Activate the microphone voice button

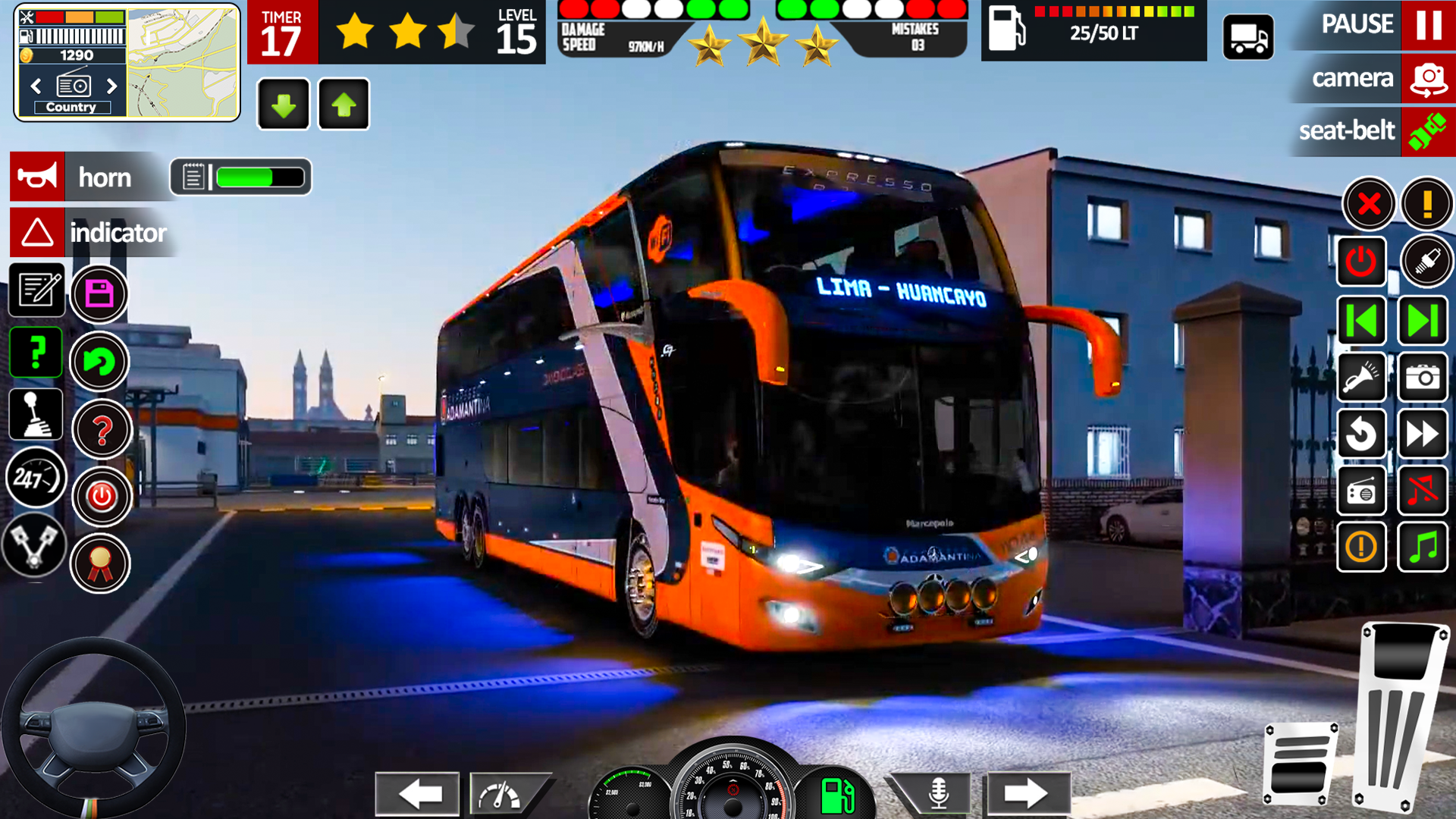tap(938, 794)
